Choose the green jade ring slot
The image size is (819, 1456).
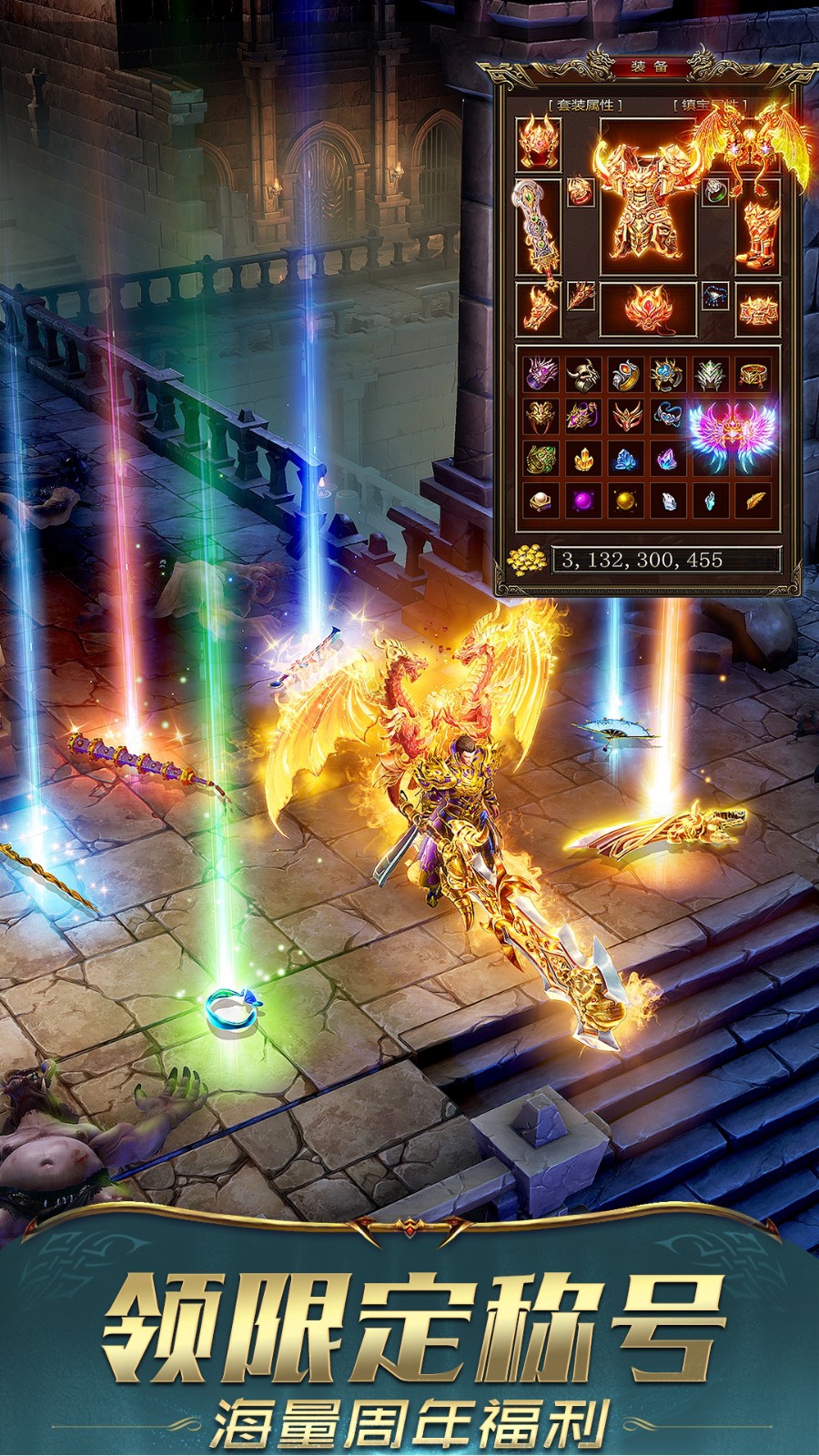[x=716, y=192]
